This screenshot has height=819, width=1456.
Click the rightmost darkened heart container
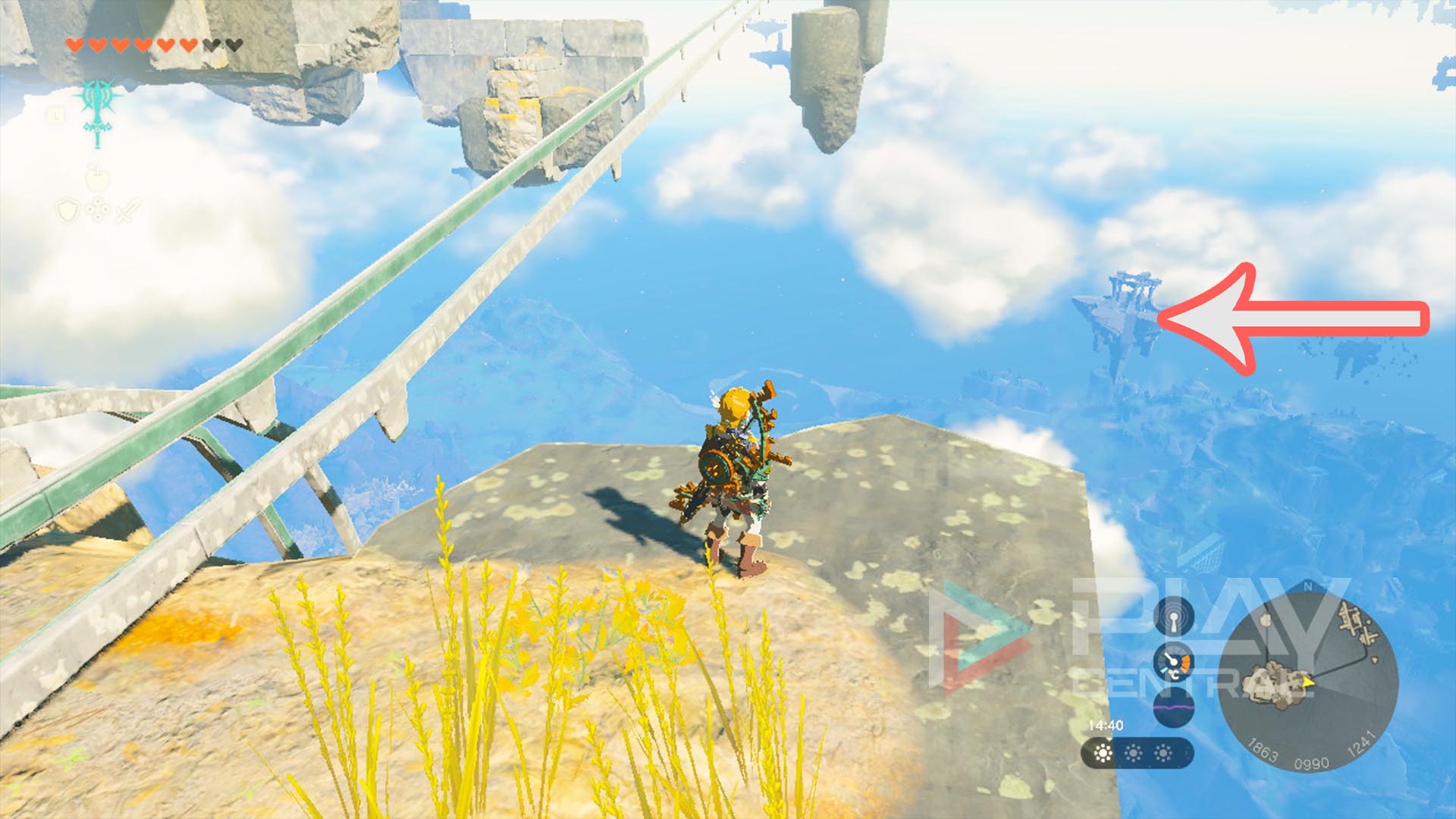click(234, 45)
